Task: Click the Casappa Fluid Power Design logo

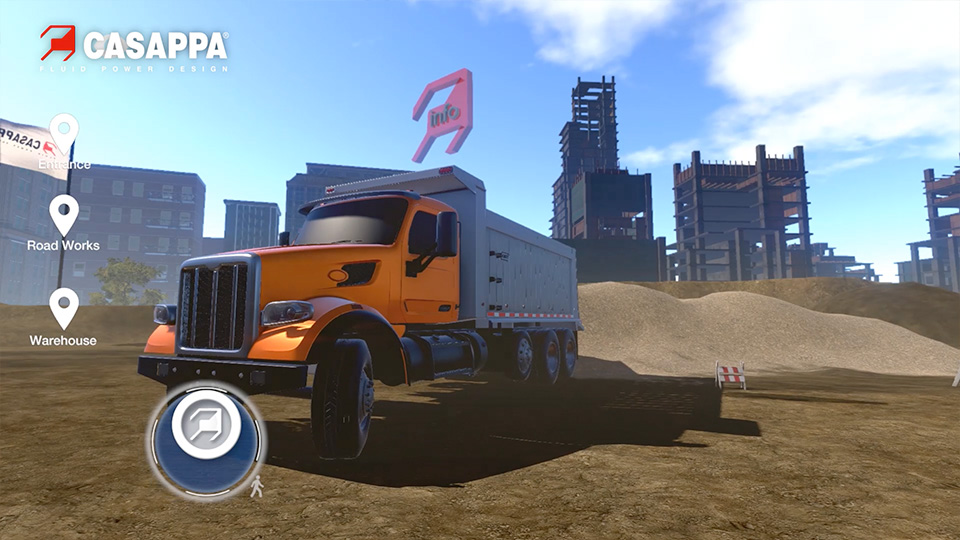Action: coord(134,48)
